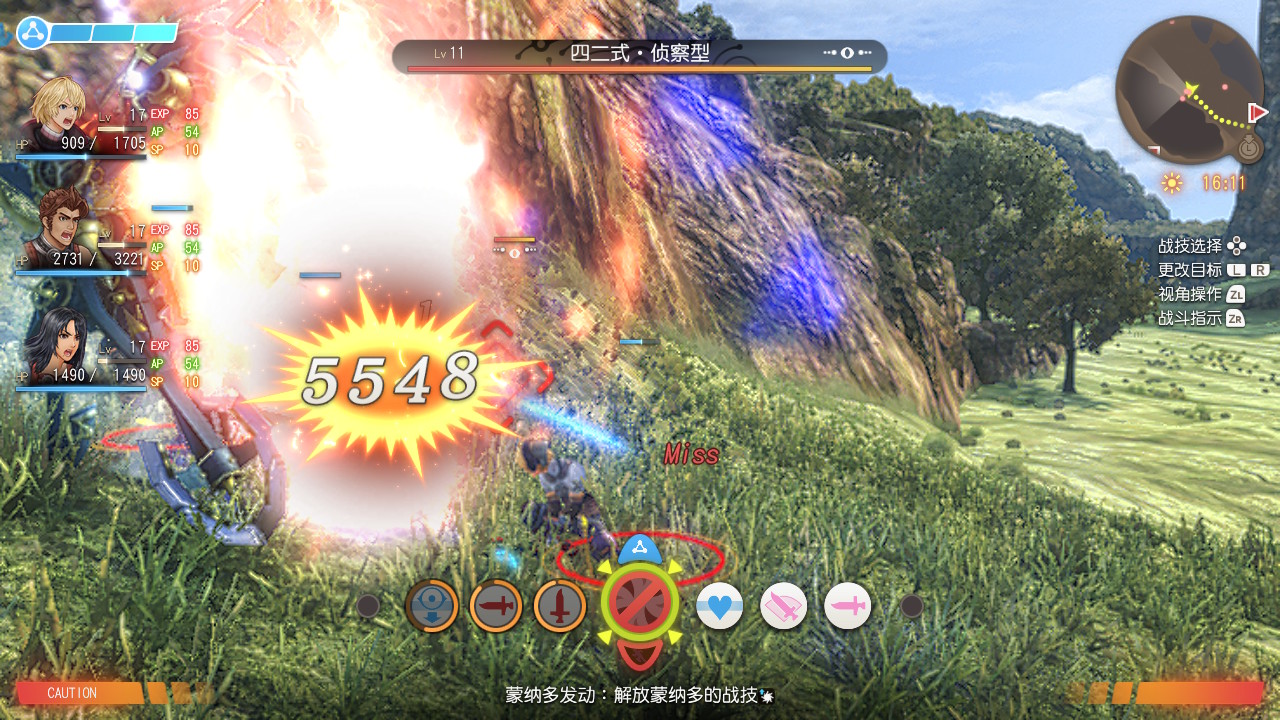Select the pink sword-and-shield art

click(783, 606)
